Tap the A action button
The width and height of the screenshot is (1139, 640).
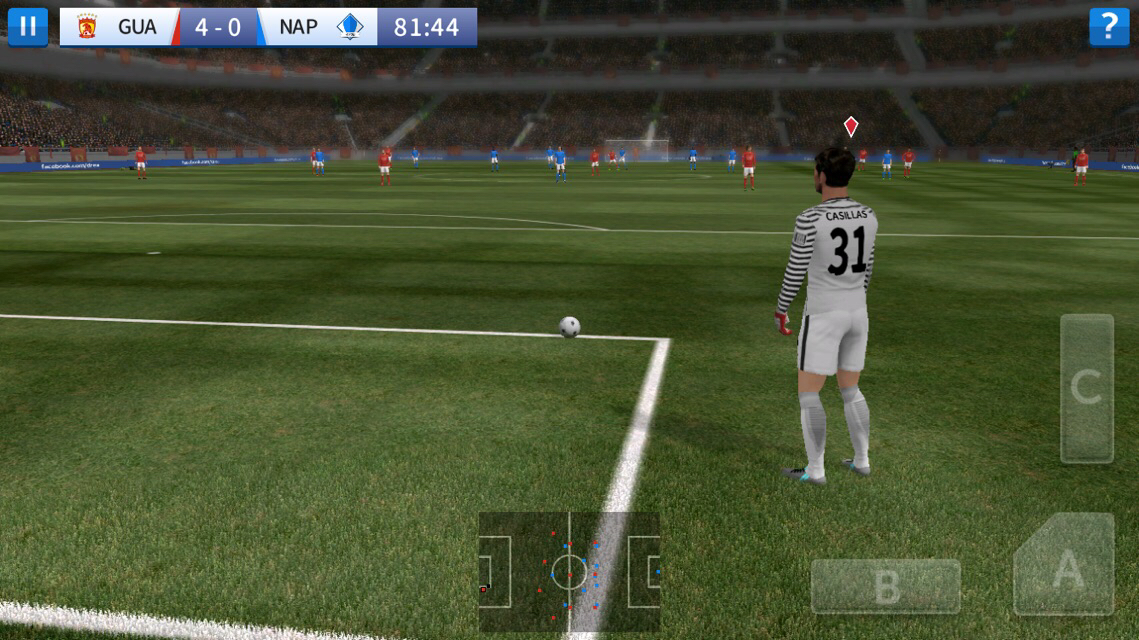click(1066, 568)
